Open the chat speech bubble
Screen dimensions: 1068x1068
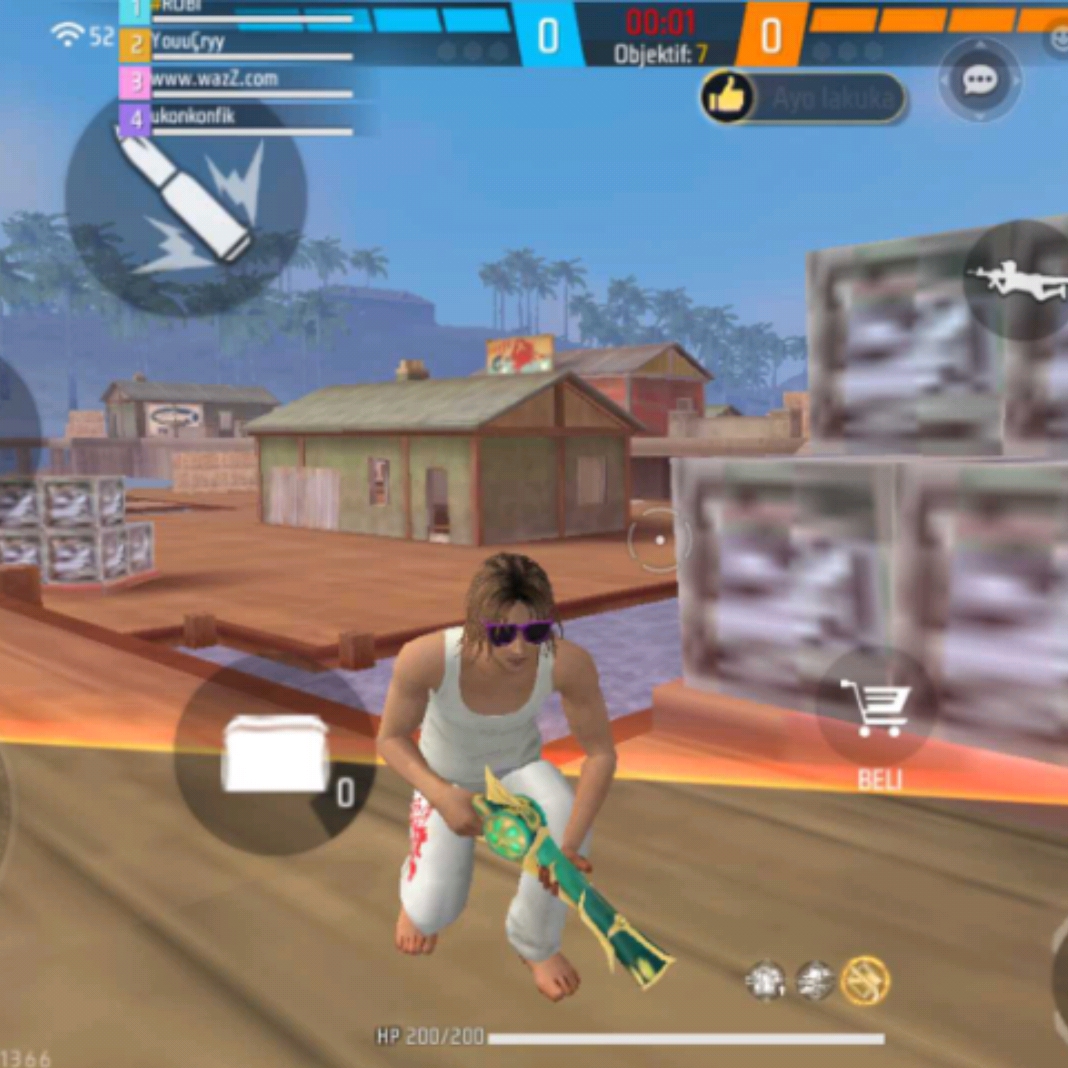pos(979,80)
